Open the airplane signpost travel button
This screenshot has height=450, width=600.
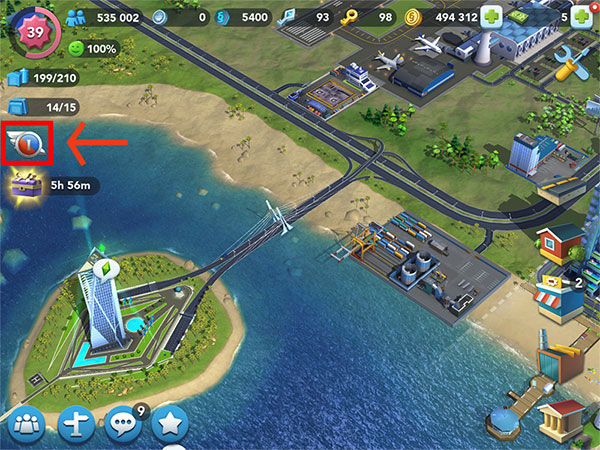click(77, 425)
